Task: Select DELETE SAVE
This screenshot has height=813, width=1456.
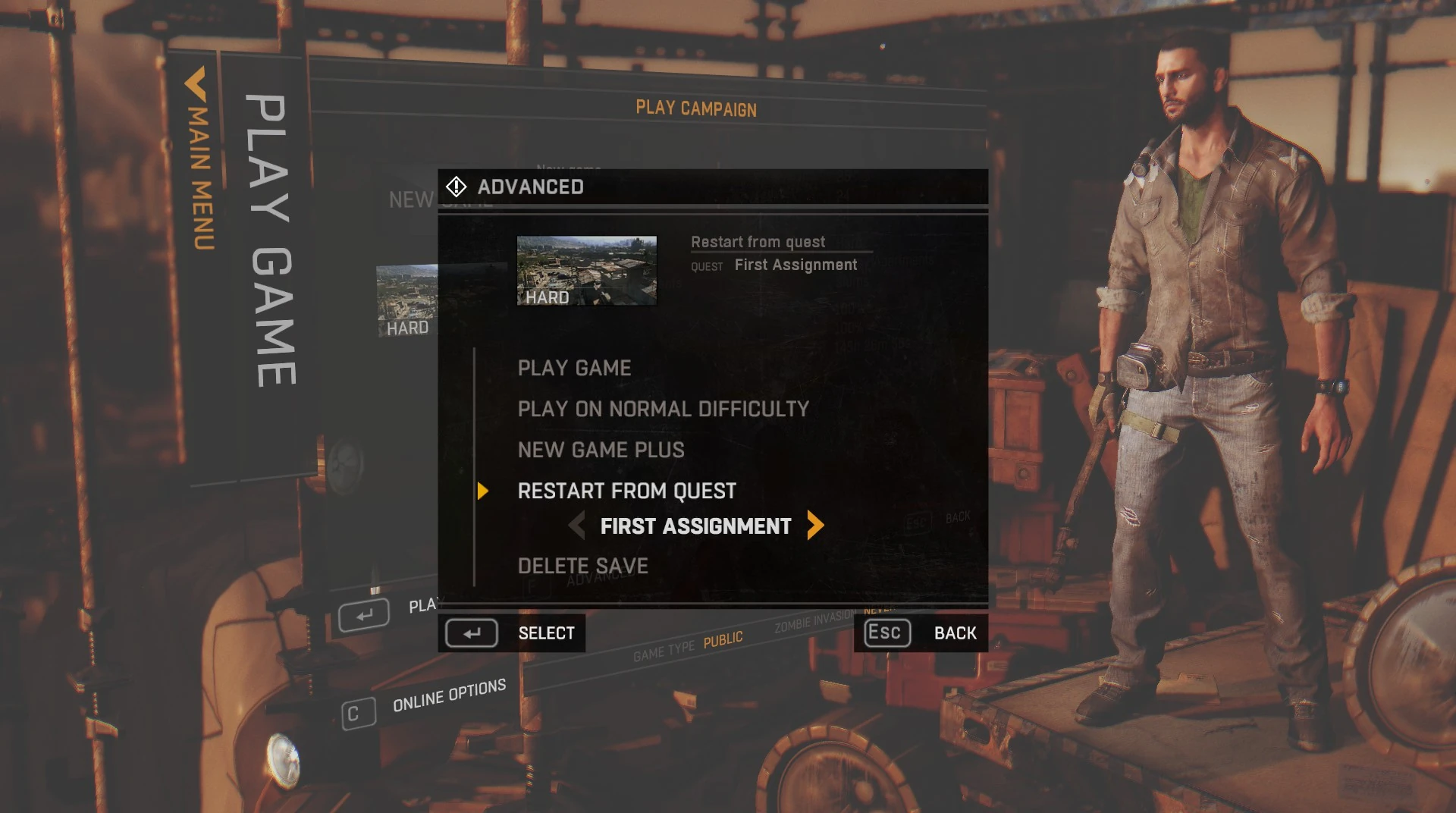Action: click(x=582, y=566)
